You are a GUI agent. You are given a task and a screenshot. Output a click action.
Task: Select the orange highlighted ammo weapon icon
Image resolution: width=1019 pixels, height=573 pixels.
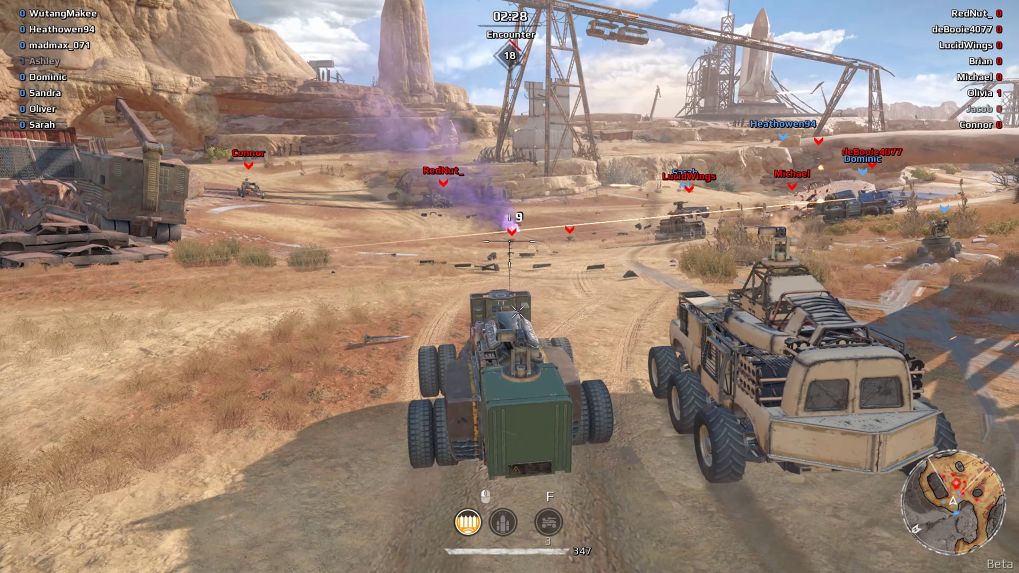466,521
